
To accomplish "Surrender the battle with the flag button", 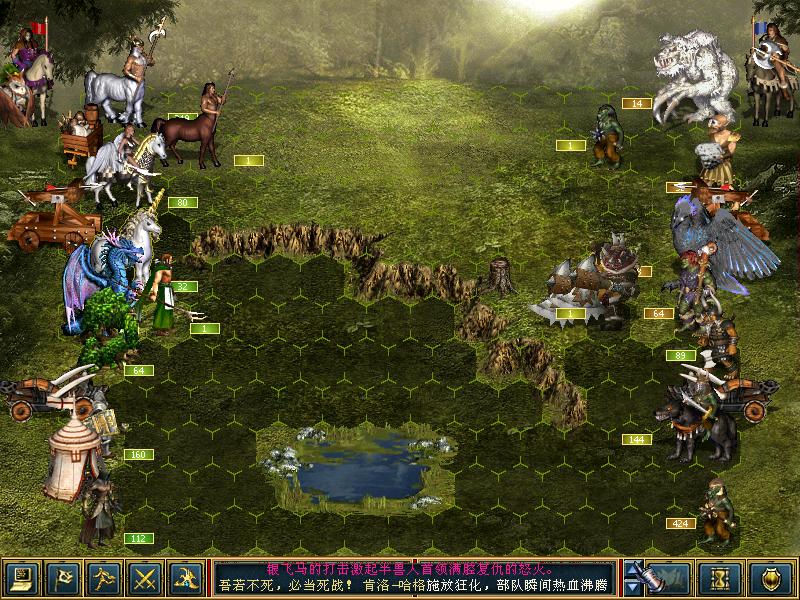I will 62,577.
